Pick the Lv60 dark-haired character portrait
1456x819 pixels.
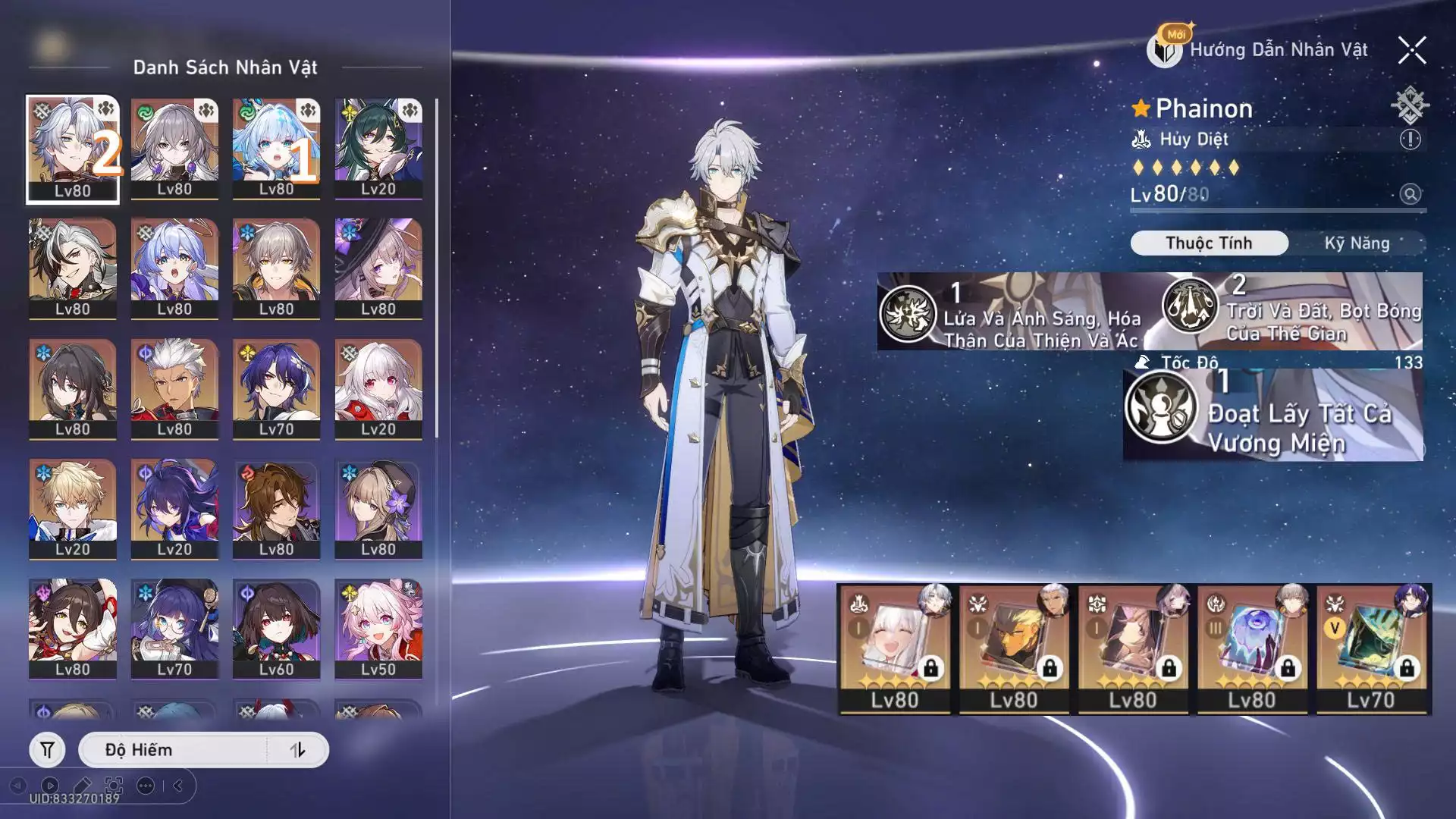point(277,629)
